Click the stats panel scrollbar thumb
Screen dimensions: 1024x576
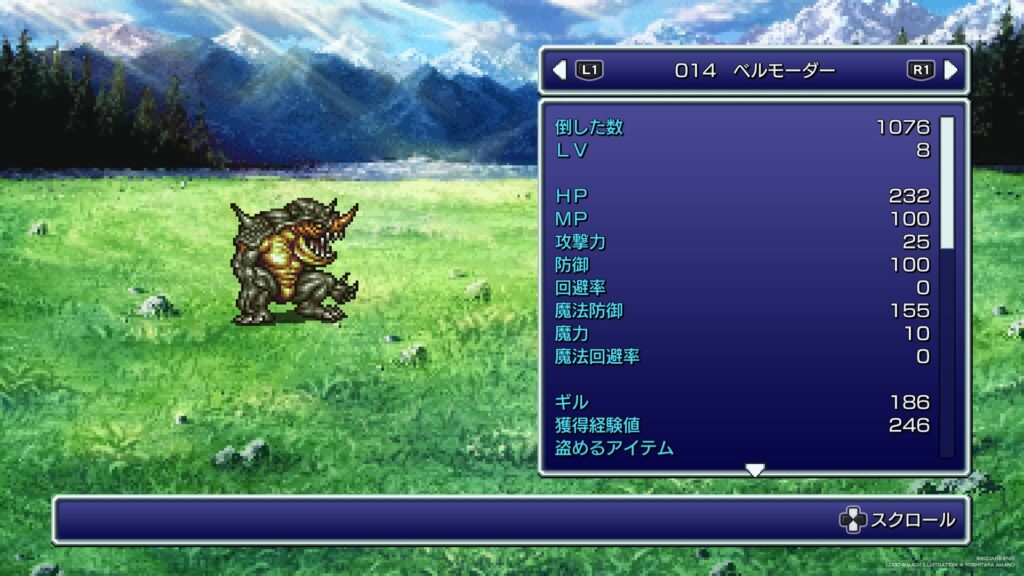tap(946, 182)
